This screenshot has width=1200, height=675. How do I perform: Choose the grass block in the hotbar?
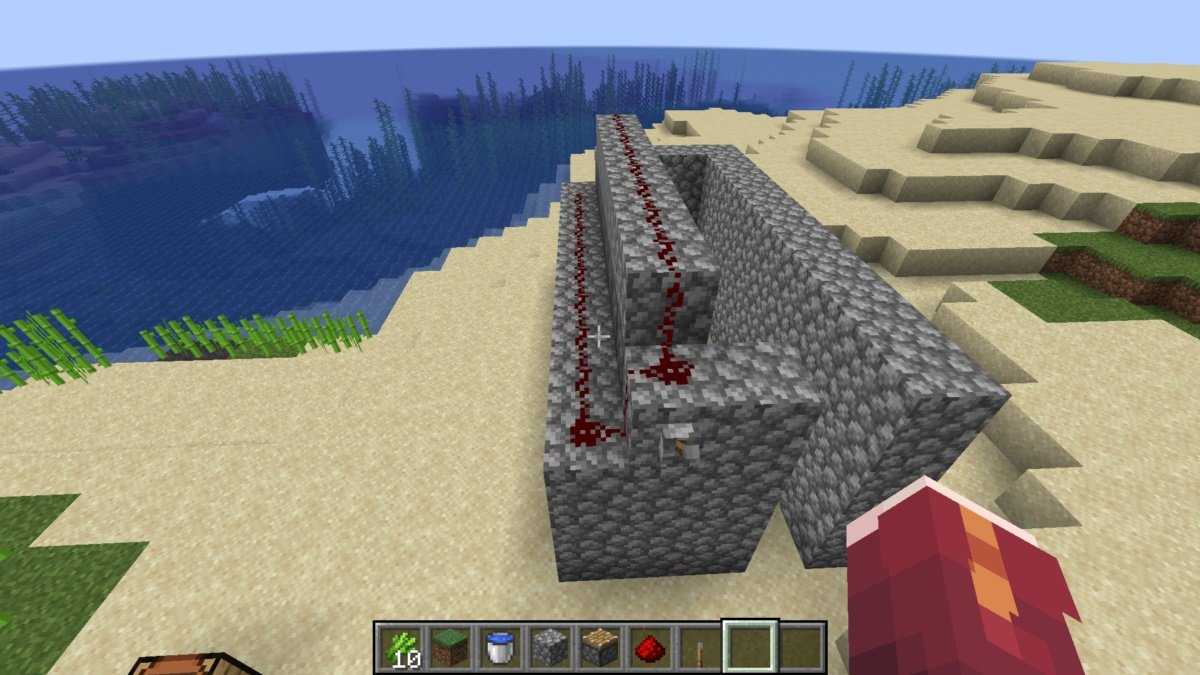[x=449, y=649]
